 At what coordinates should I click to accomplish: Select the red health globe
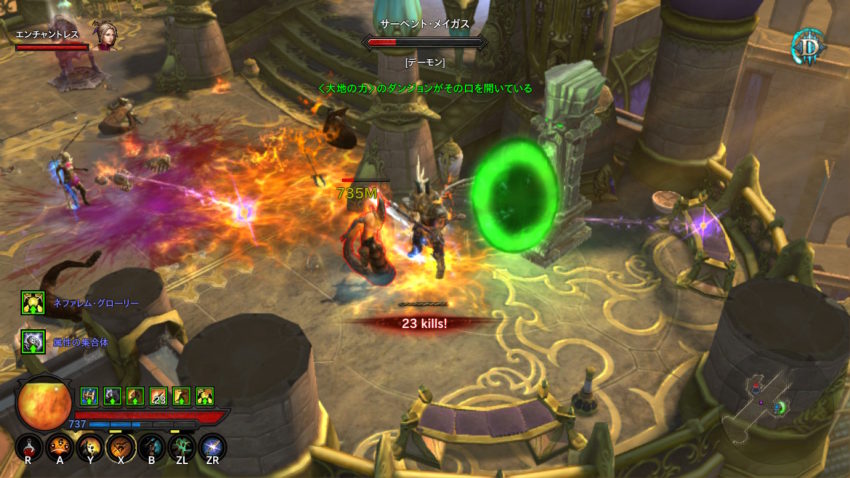[44, 403]
